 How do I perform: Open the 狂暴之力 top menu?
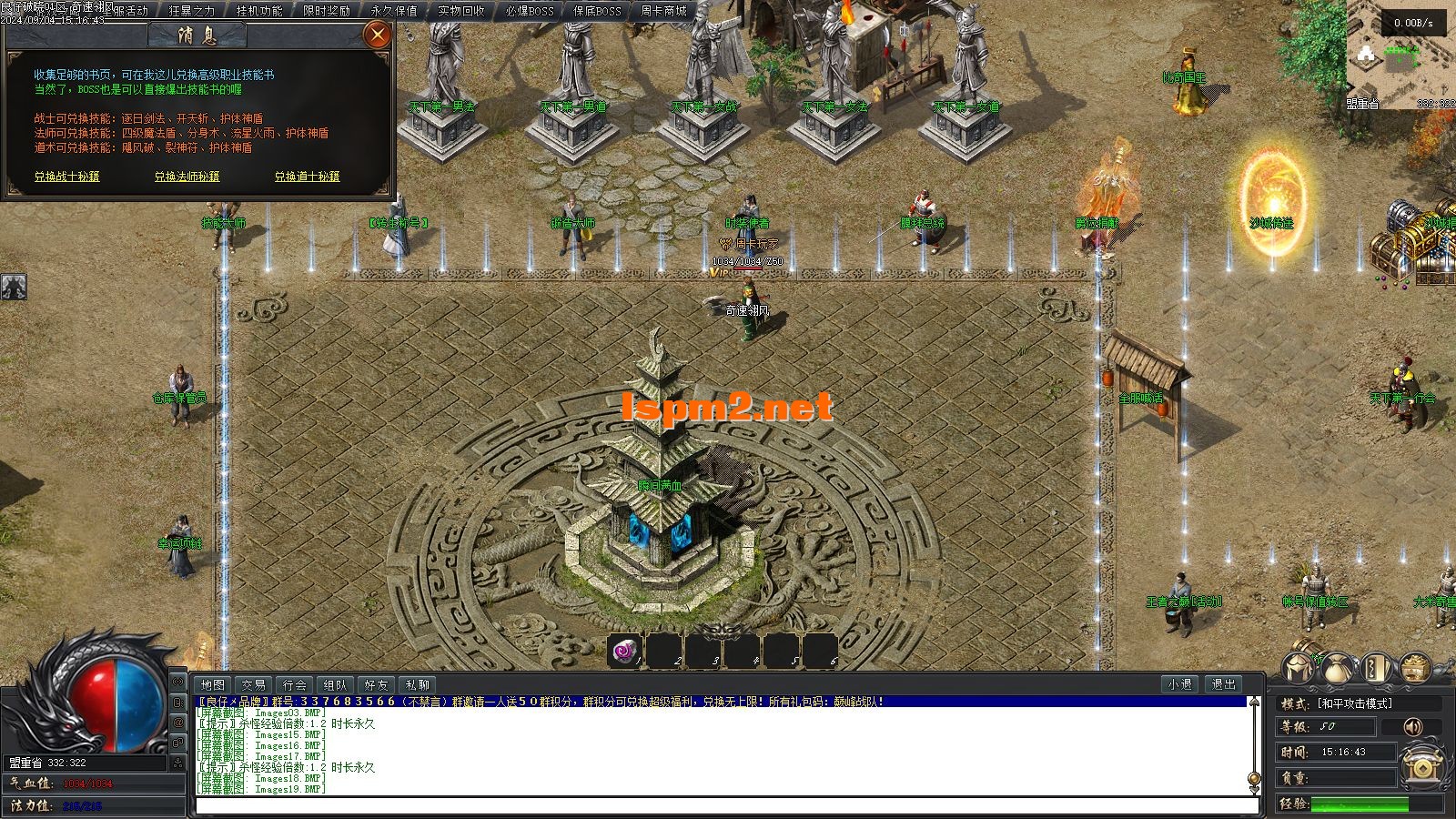pos(192,11)
